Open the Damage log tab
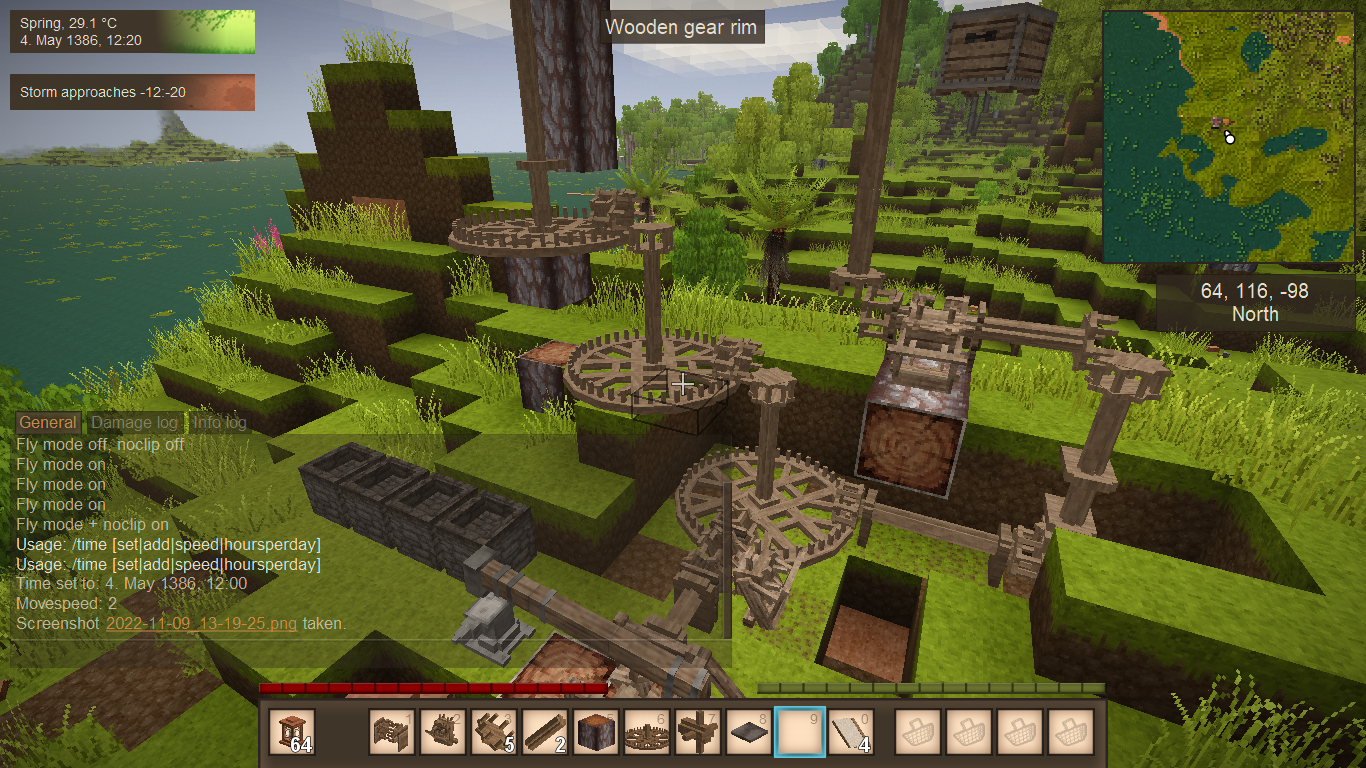Viewport: 1366px width, 768px height. click(134, 423)
